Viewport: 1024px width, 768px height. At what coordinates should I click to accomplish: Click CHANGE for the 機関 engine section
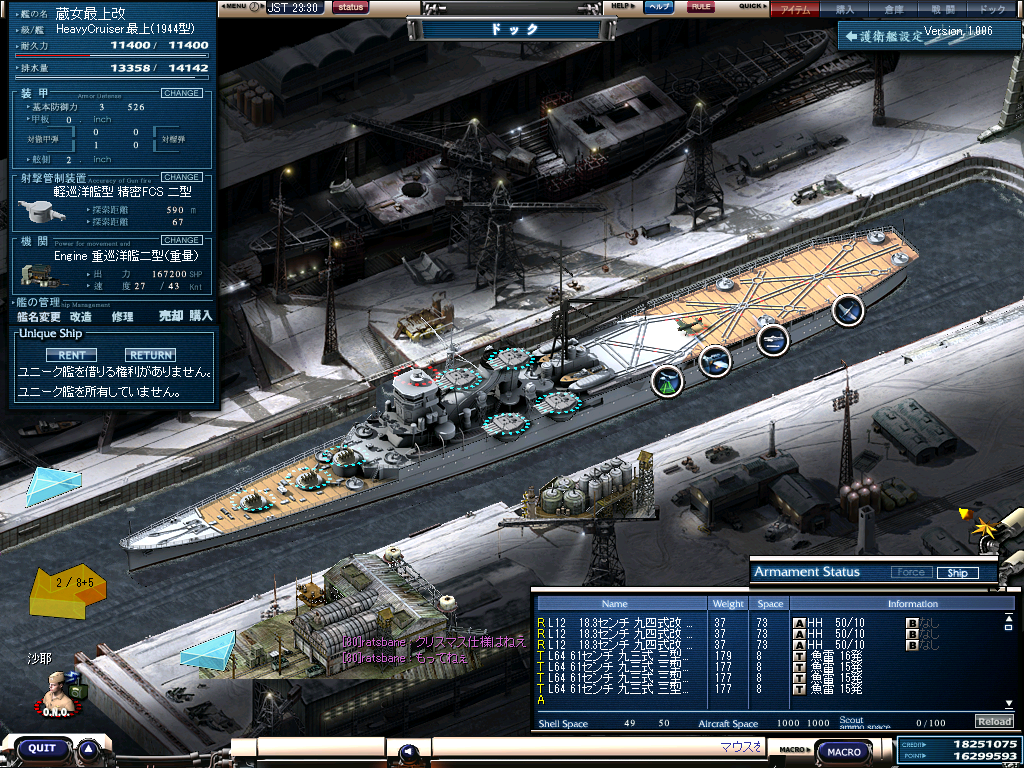[x=181, y=240]
